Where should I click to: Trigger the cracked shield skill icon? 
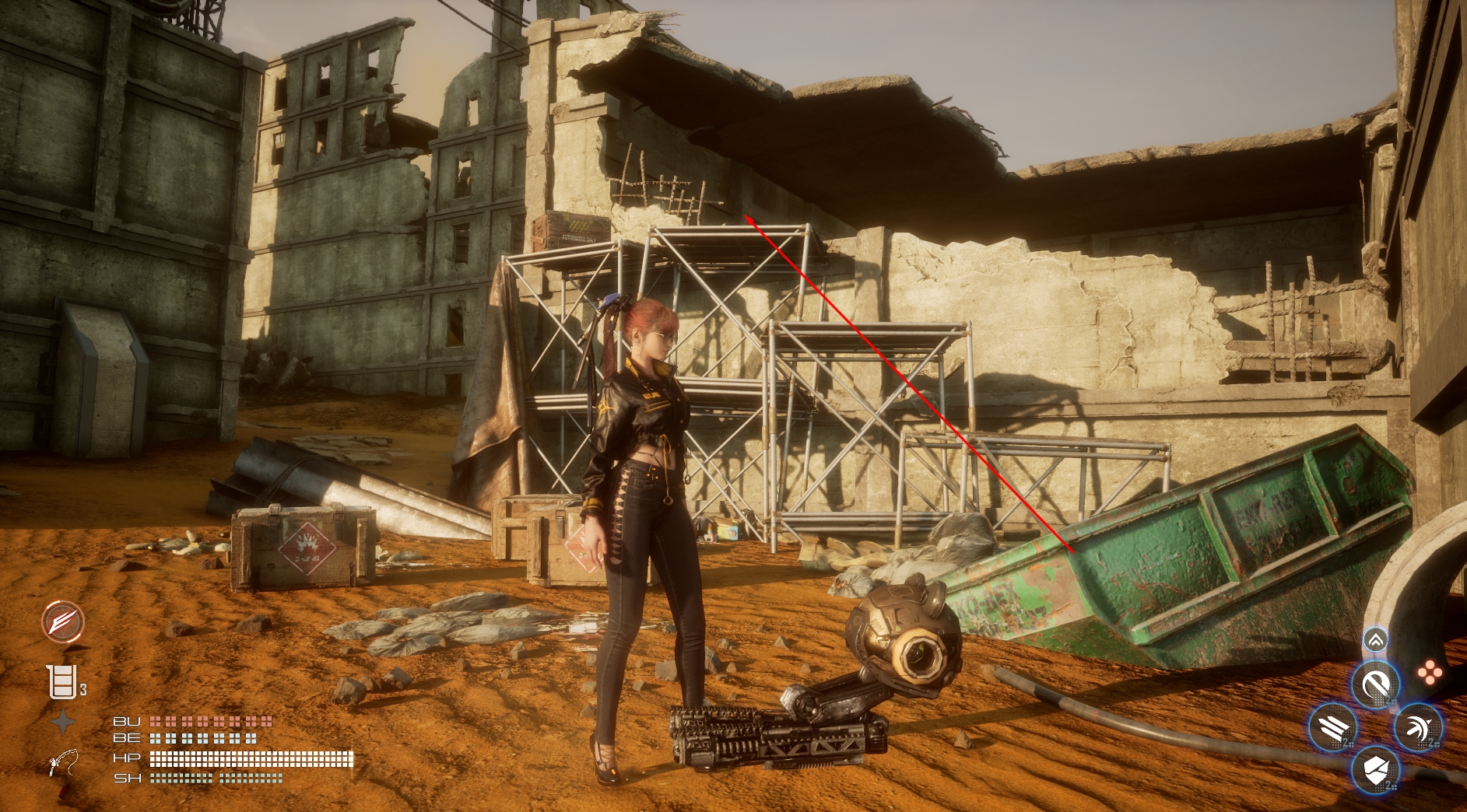pos(1375,771)
